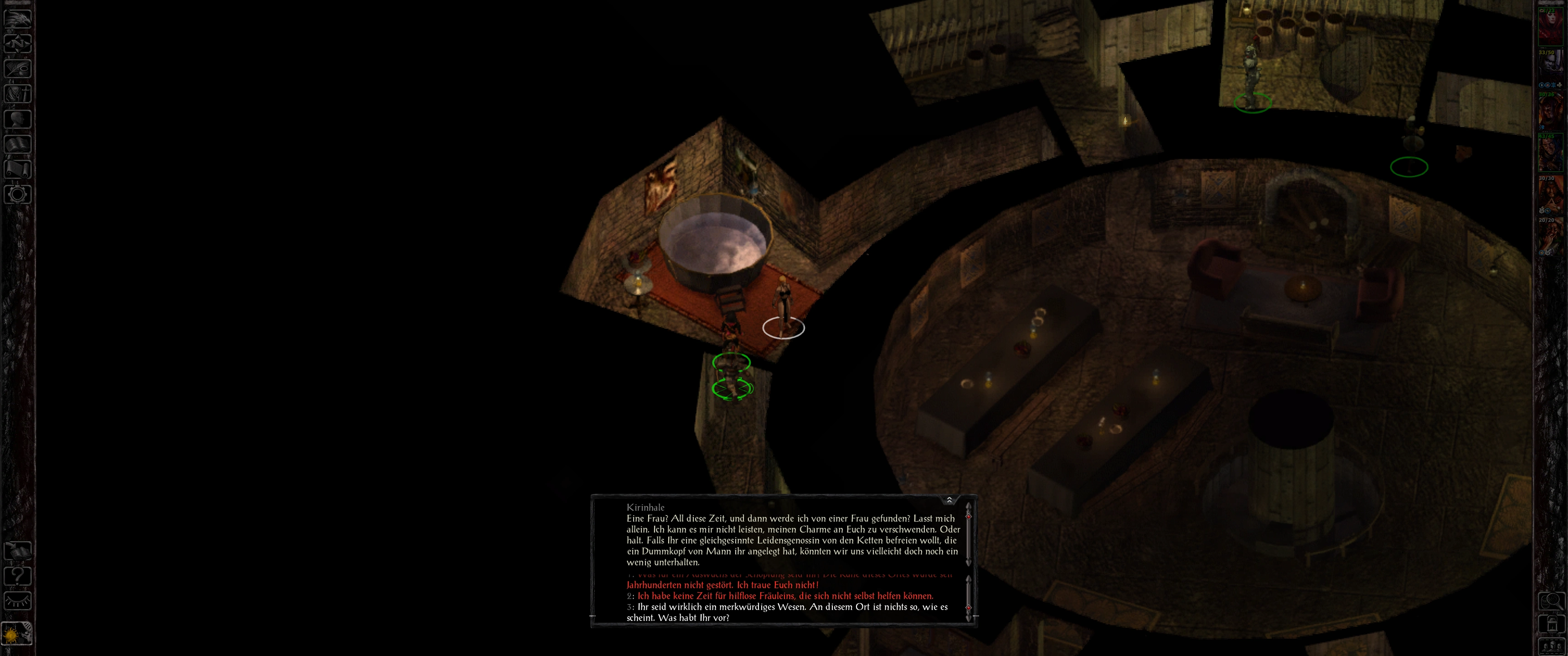Viewport: 1568px width, 656px height.
Task: Open game options with the gear icon
Action: (18, 195)
